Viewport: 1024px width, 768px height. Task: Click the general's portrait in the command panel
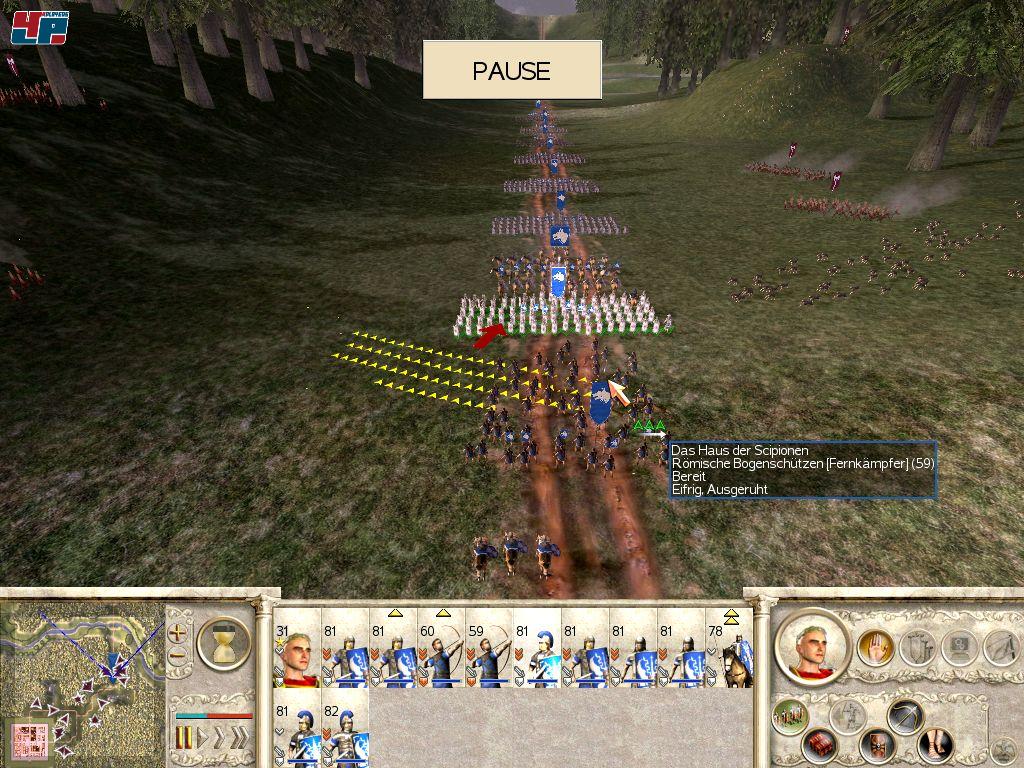tap(812, 645)
